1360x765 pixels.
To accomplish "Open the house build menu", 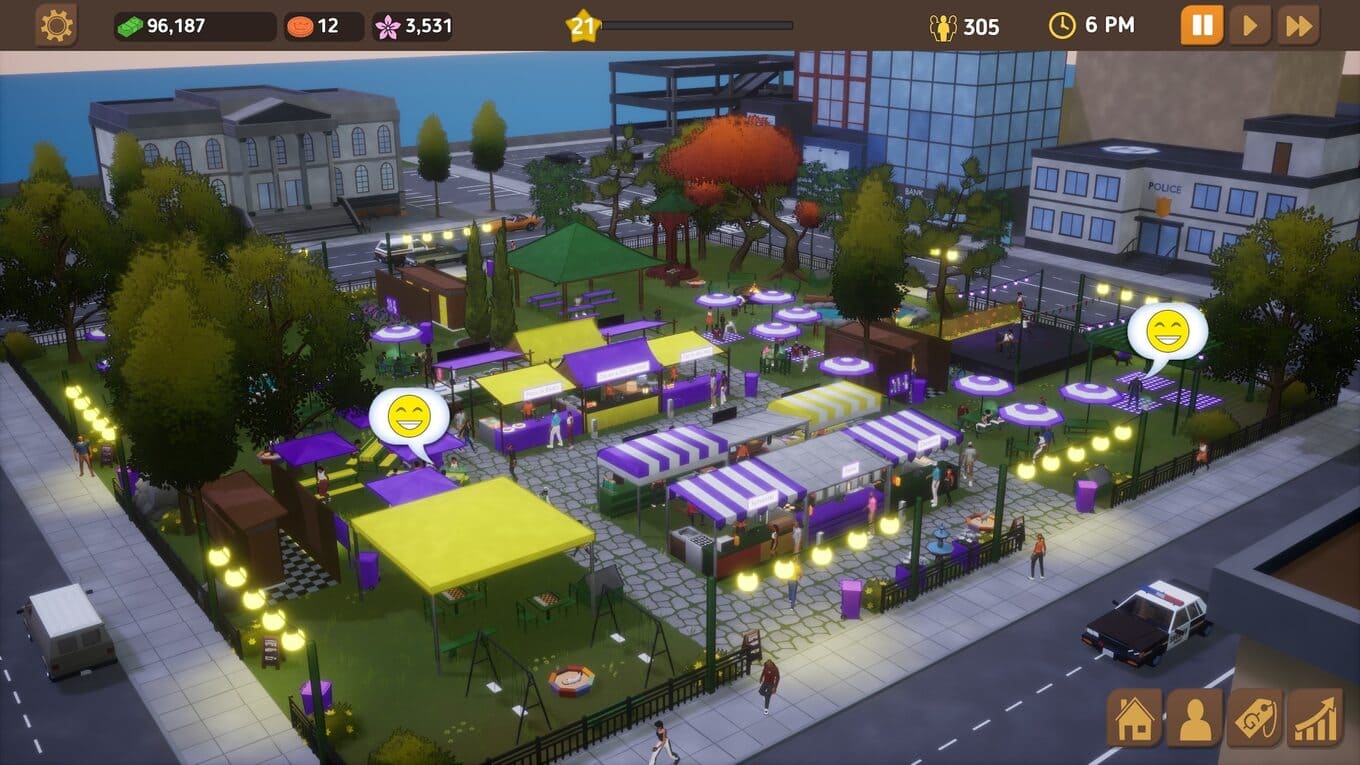I will click(1134, 717).
